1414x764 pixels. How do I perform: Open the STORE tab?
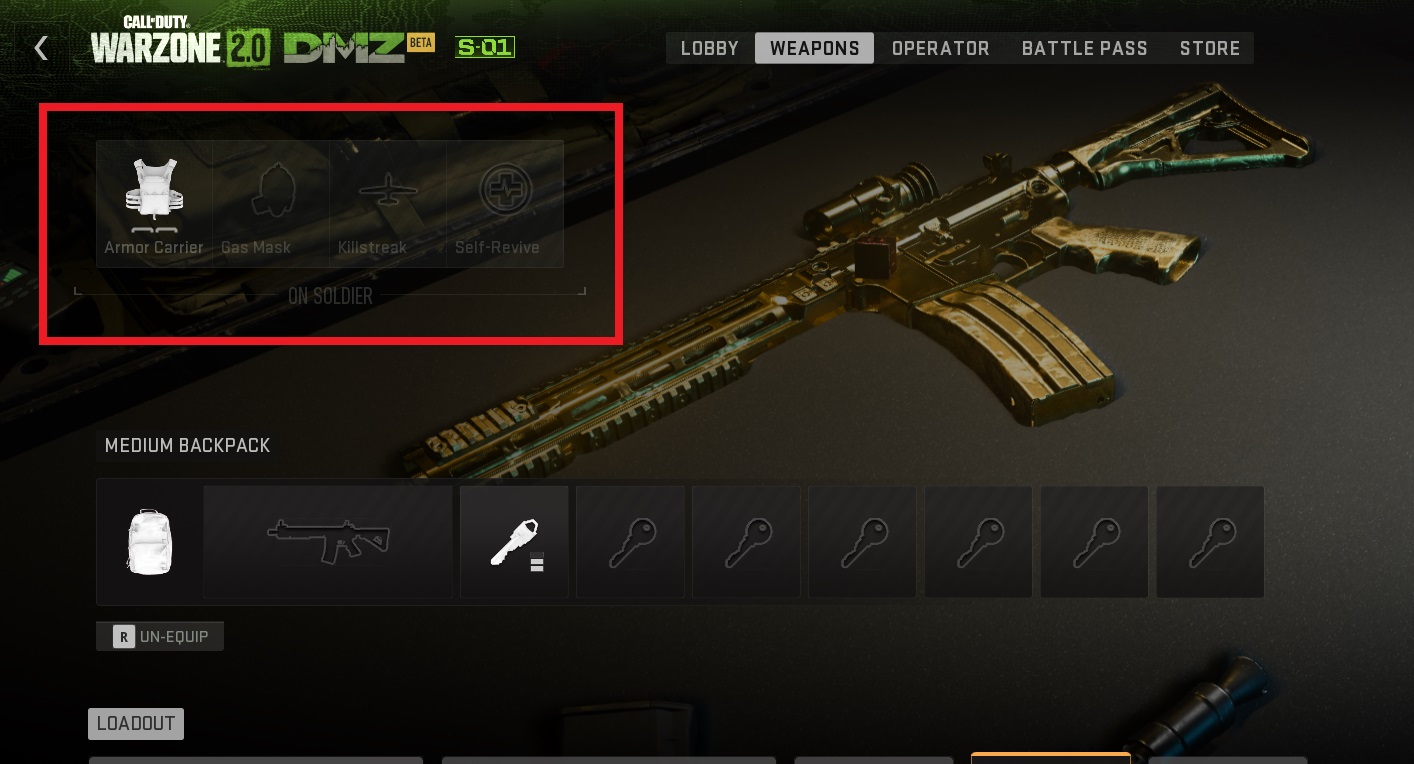coord(1209,47)
